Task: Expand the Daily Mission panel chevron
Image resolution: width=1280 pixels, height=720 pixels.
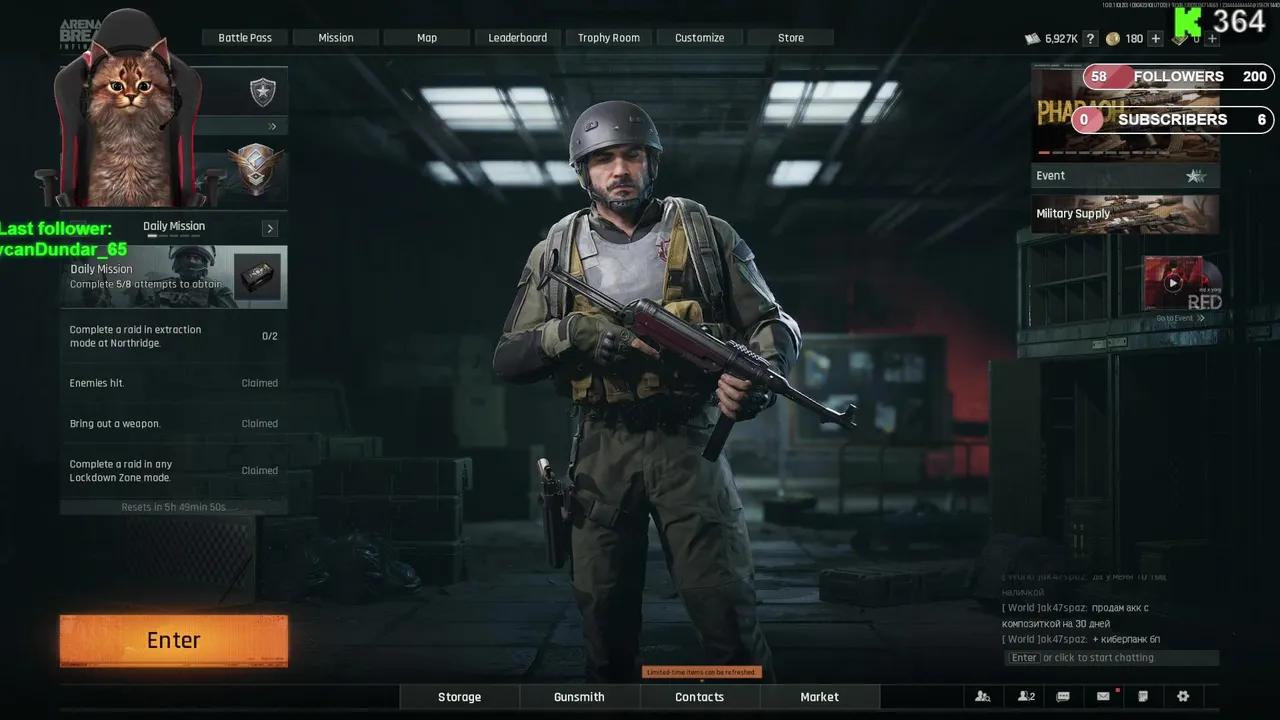Action: click(269, 228)
